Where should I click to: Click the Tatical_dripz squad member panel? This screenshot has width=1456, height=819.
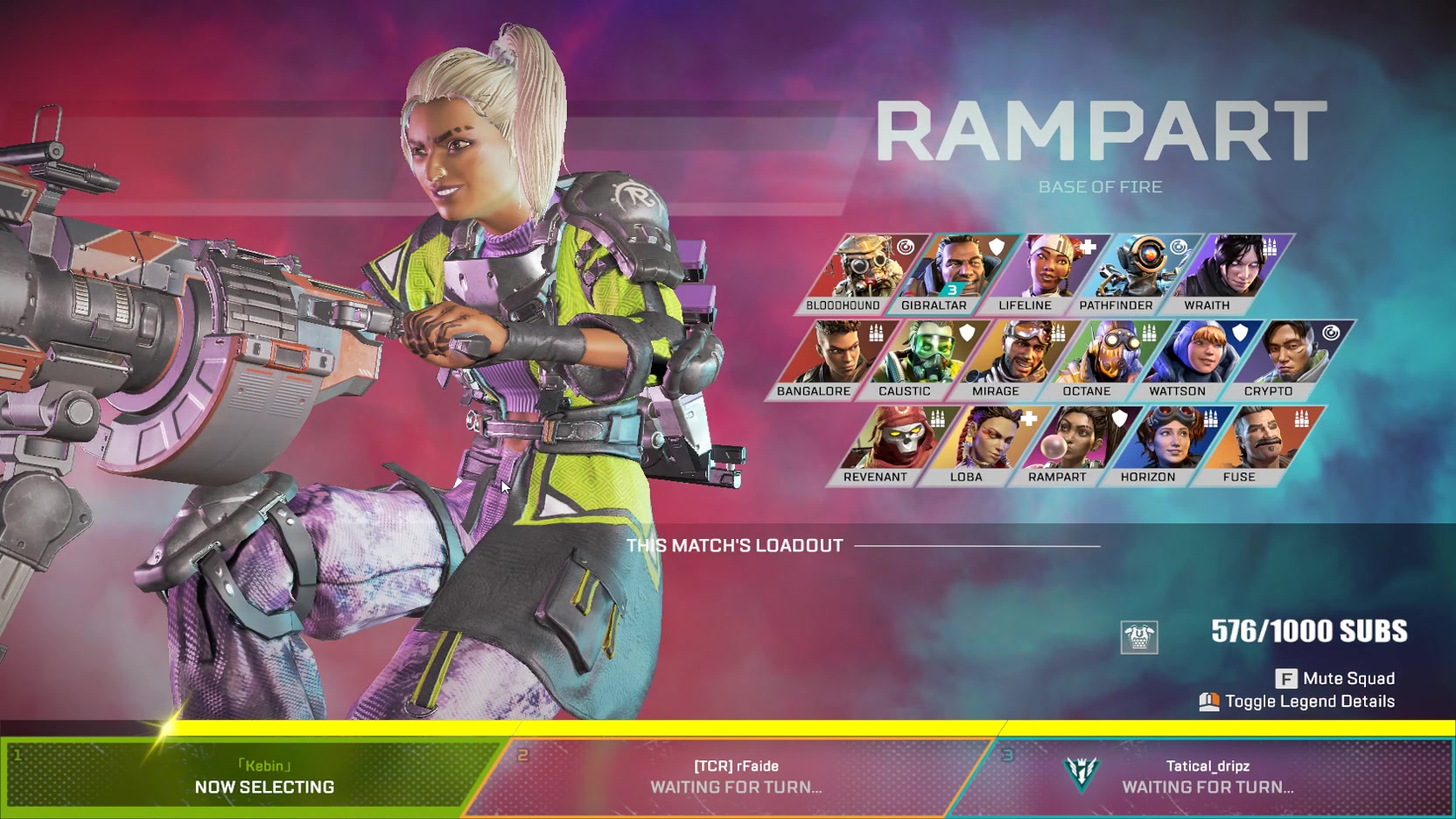click(1207, 777)
